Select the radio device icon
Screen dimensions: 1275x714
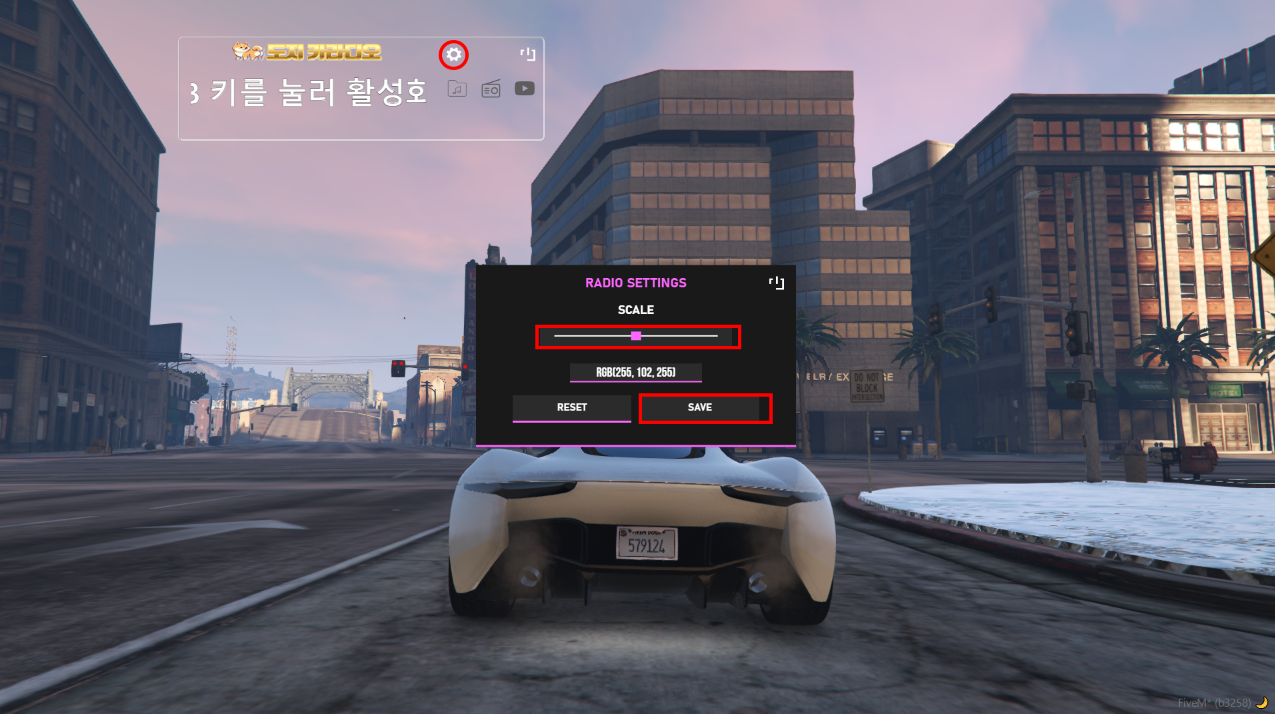(491, 89)
